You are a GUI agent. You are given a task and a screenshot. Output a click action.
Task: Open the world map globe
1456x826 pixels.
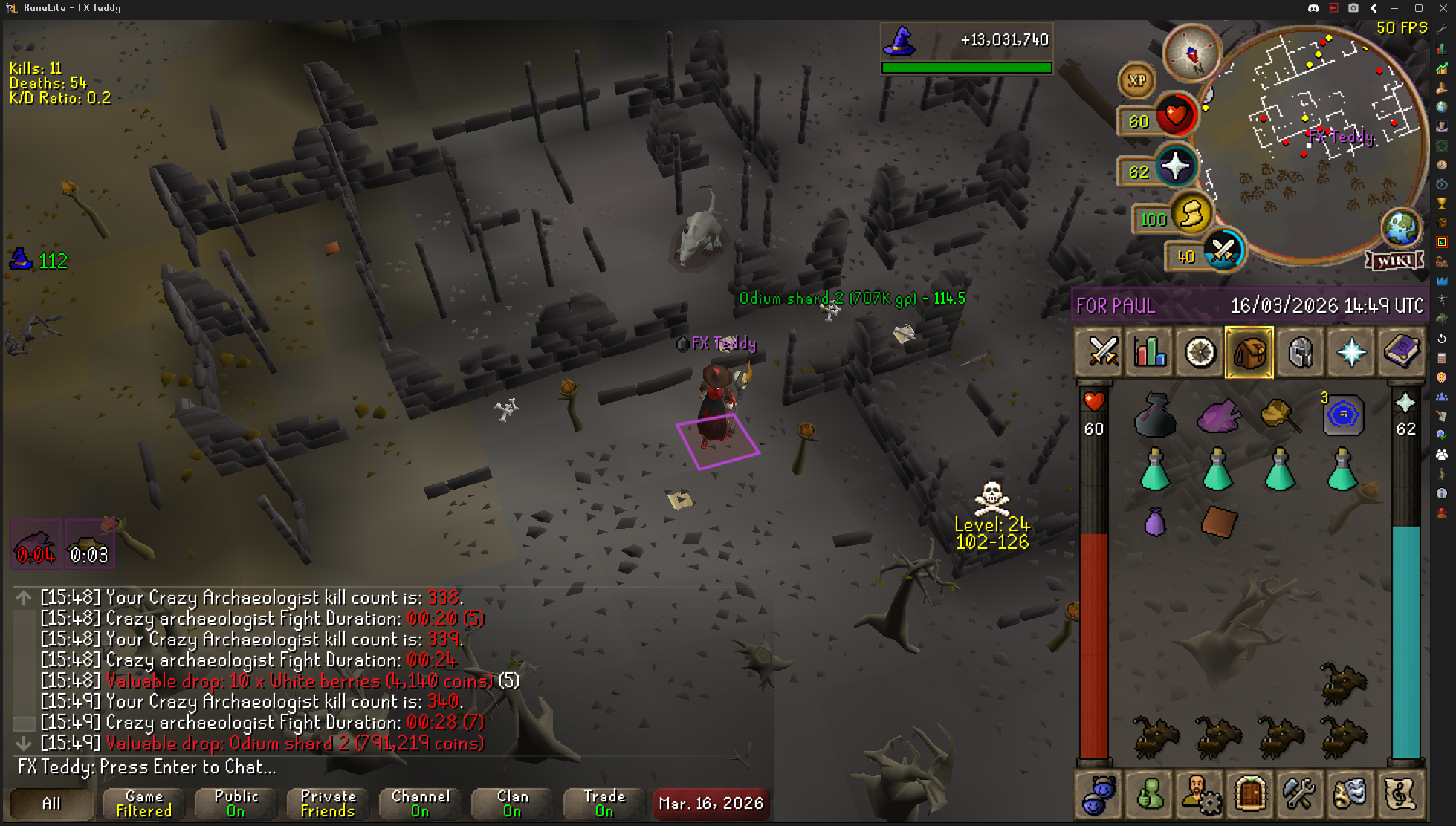coord(1400,227)
